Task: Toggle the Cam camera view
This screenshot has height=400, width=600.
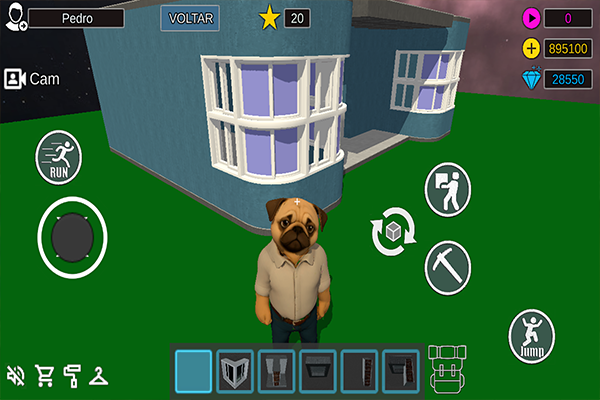Action: (28, 78)
